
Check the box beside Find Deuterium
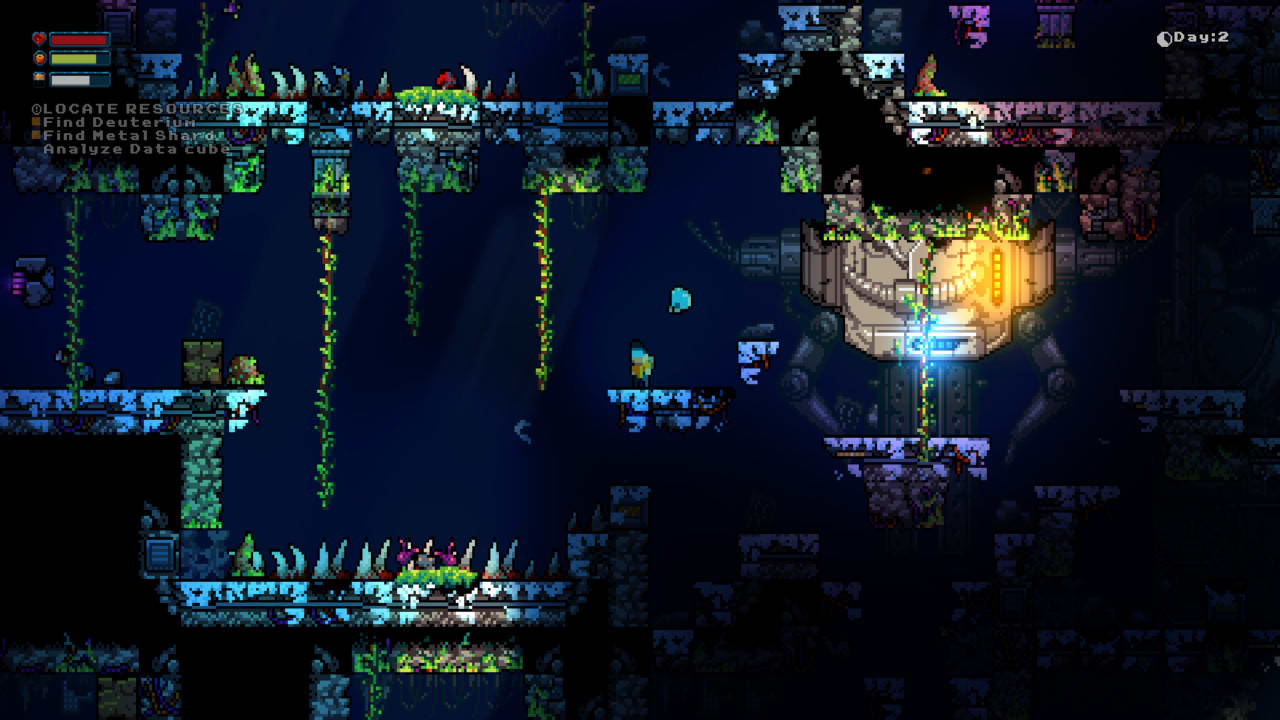click(35, 120)
